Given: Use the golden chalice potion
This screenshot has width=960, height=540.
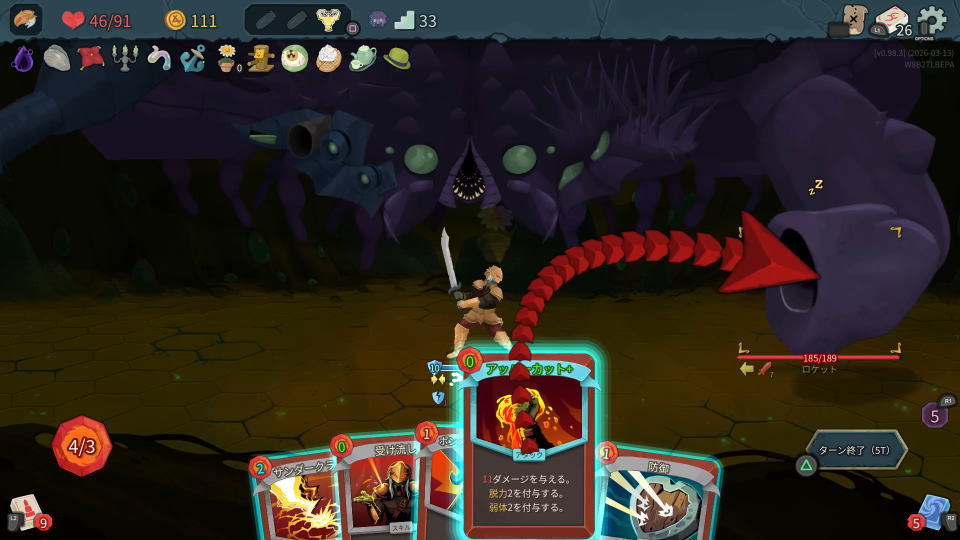Looking at the screenshot, I should [x=326, y=20].
